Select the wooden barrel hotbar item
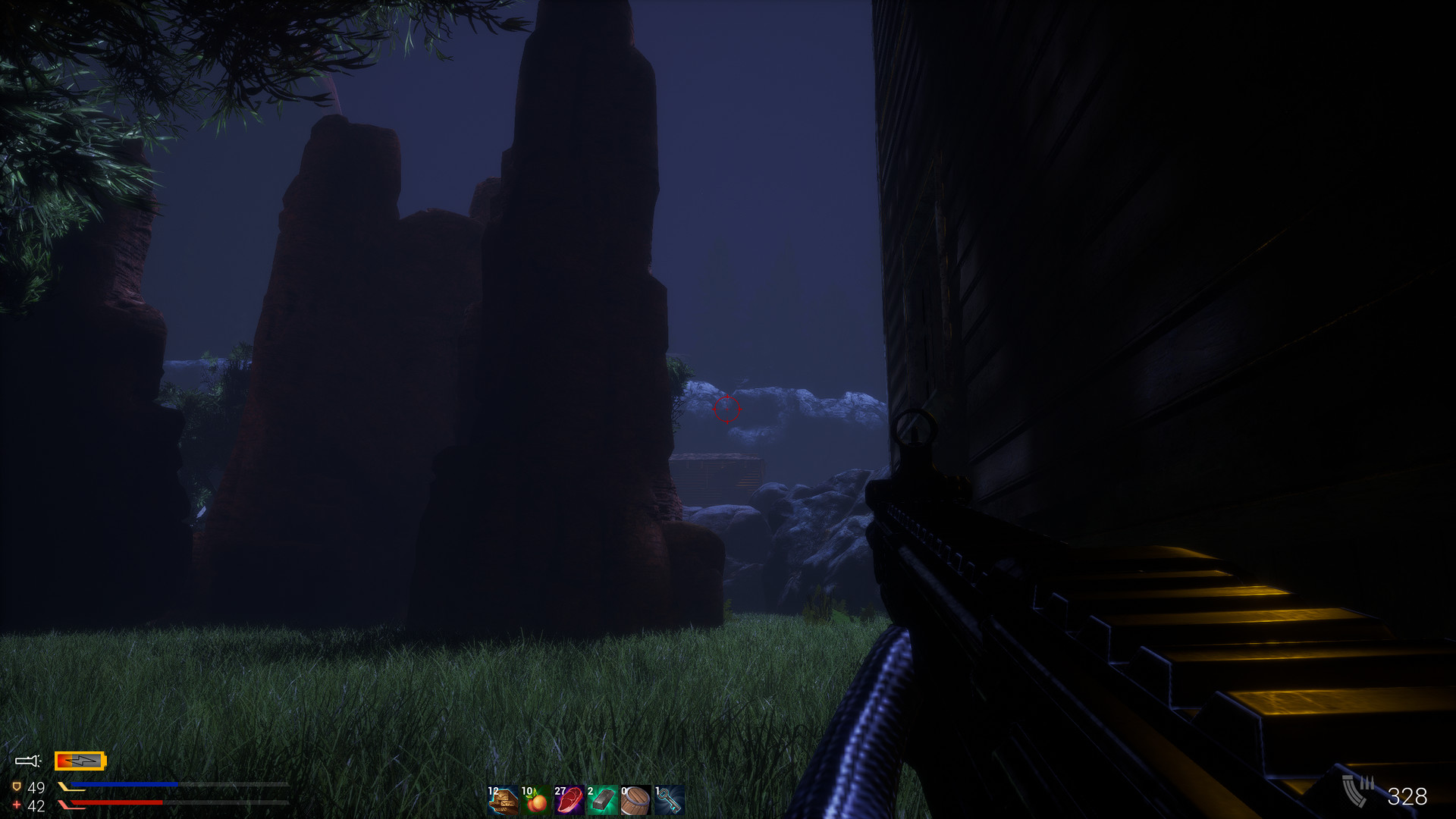The height and width of the screenshot is (819, 1456). [x=635, y=799]
